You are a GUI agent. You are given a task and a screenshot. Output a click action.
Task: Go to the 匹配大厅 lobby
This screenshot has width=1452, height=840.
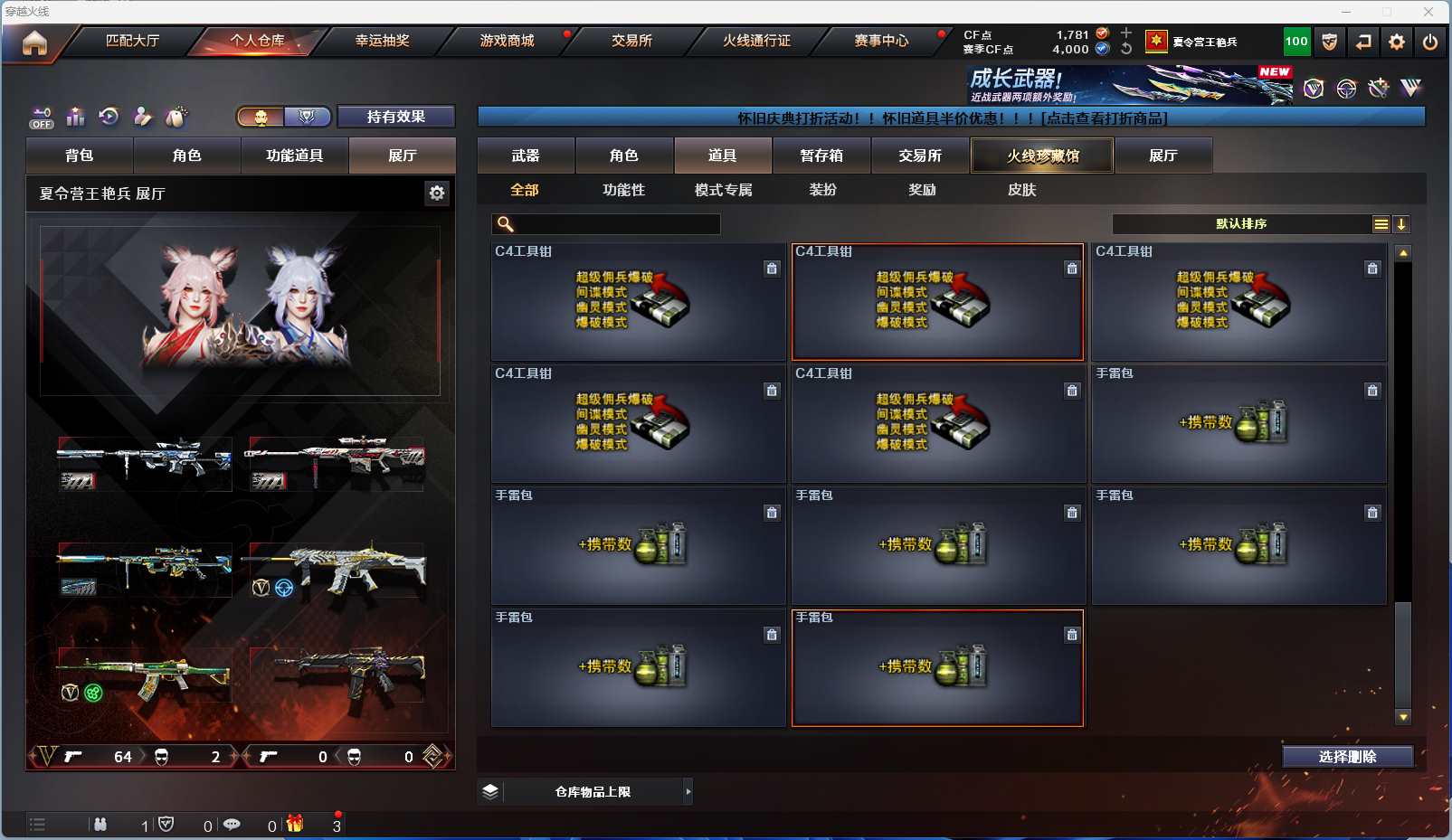(132, 41)
